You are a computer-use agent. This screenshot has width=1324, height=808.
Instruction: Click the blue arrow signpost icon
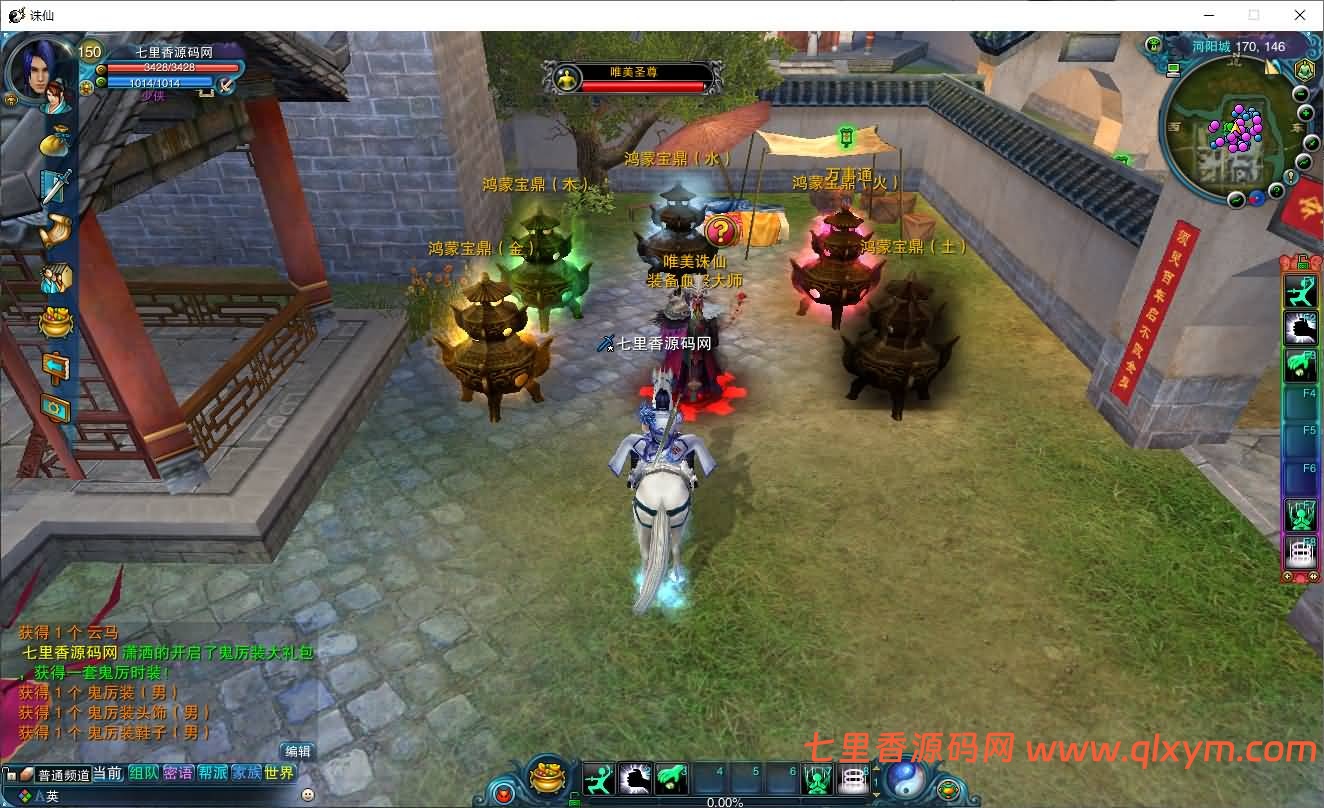tap(55, 366)
